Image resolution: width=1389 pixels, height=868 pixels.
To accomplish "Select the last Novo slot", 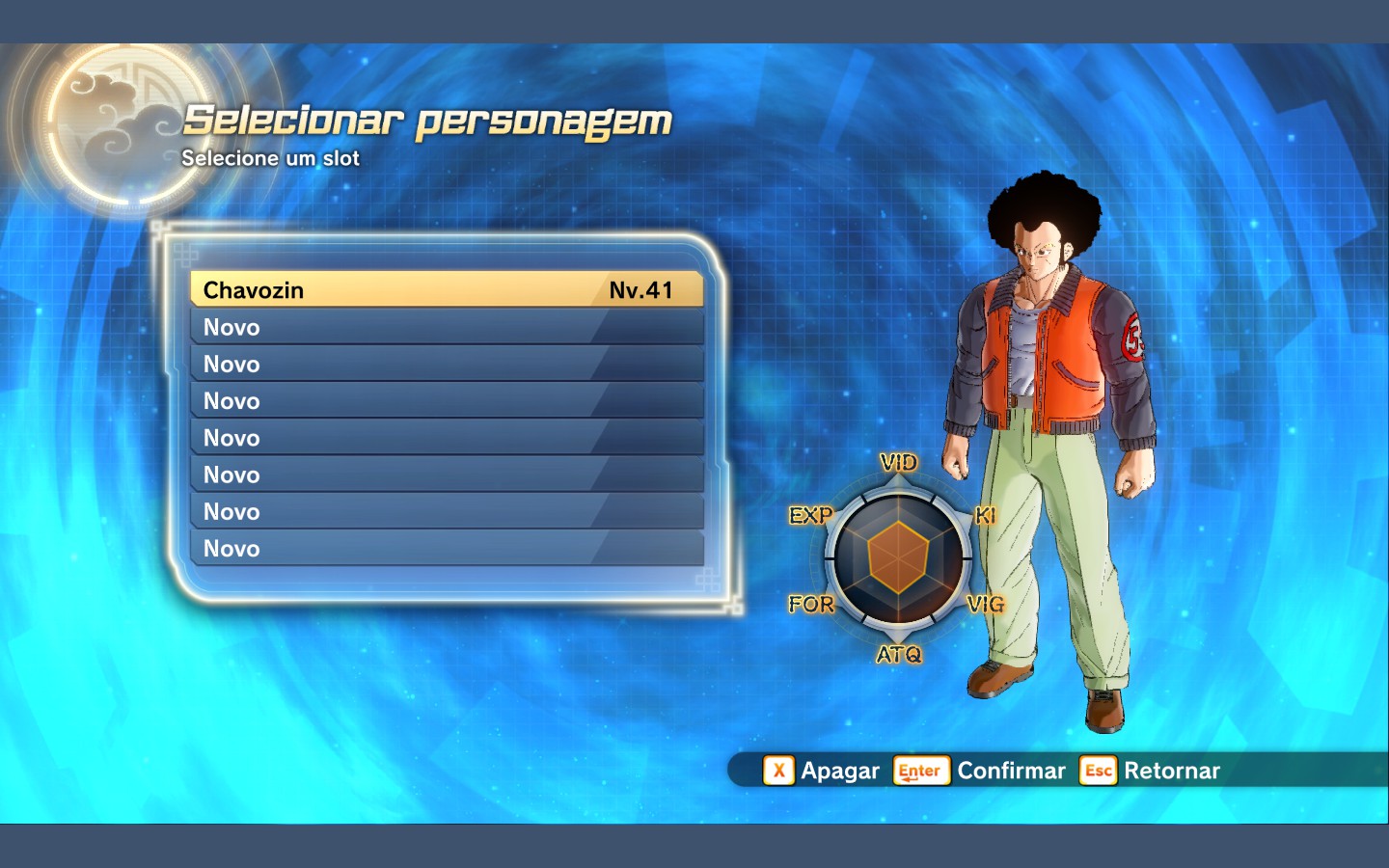I will pos(444,548).
